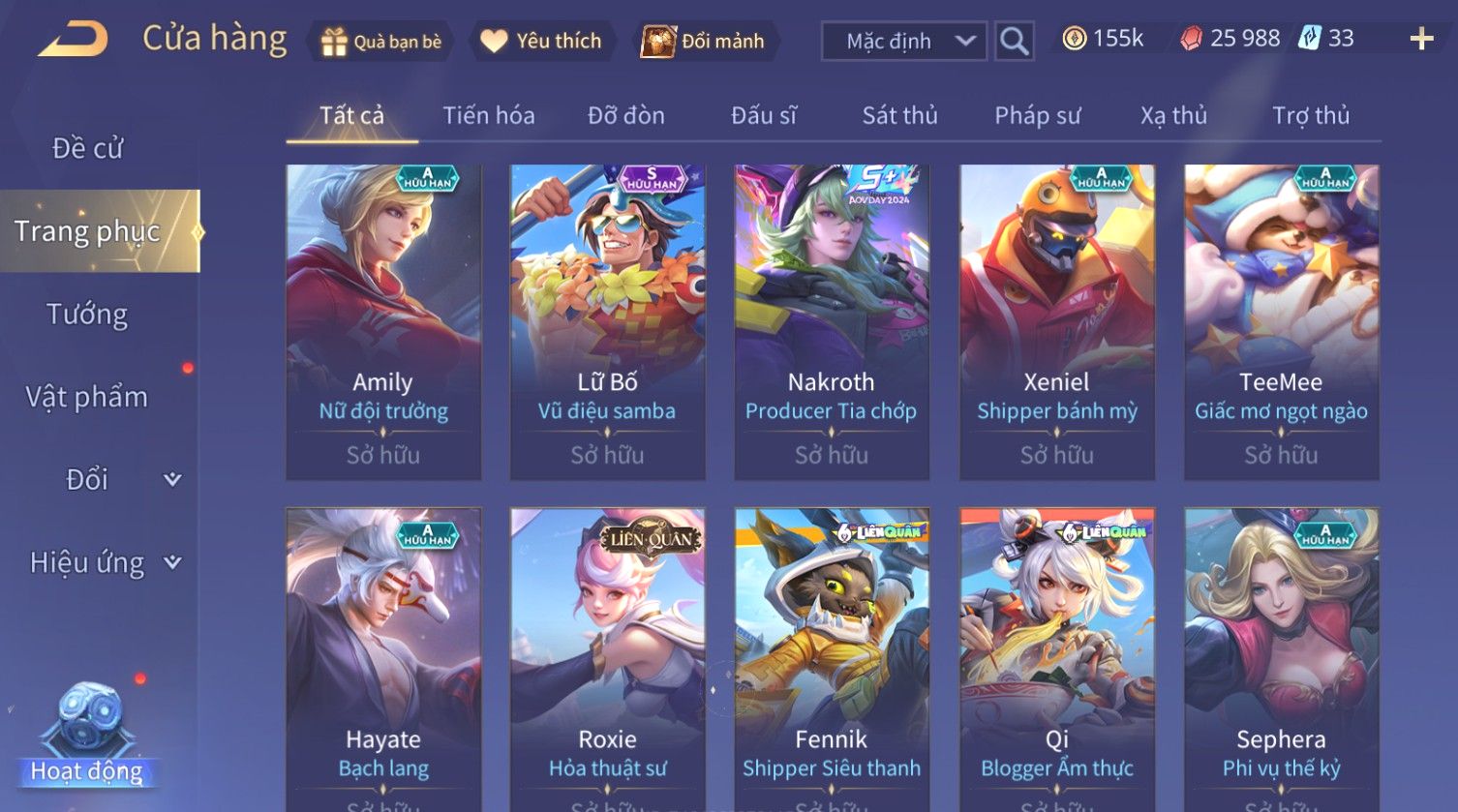
Task: Open the Đổi mảnh fragment exchange
Action: (x=704, y=42)
